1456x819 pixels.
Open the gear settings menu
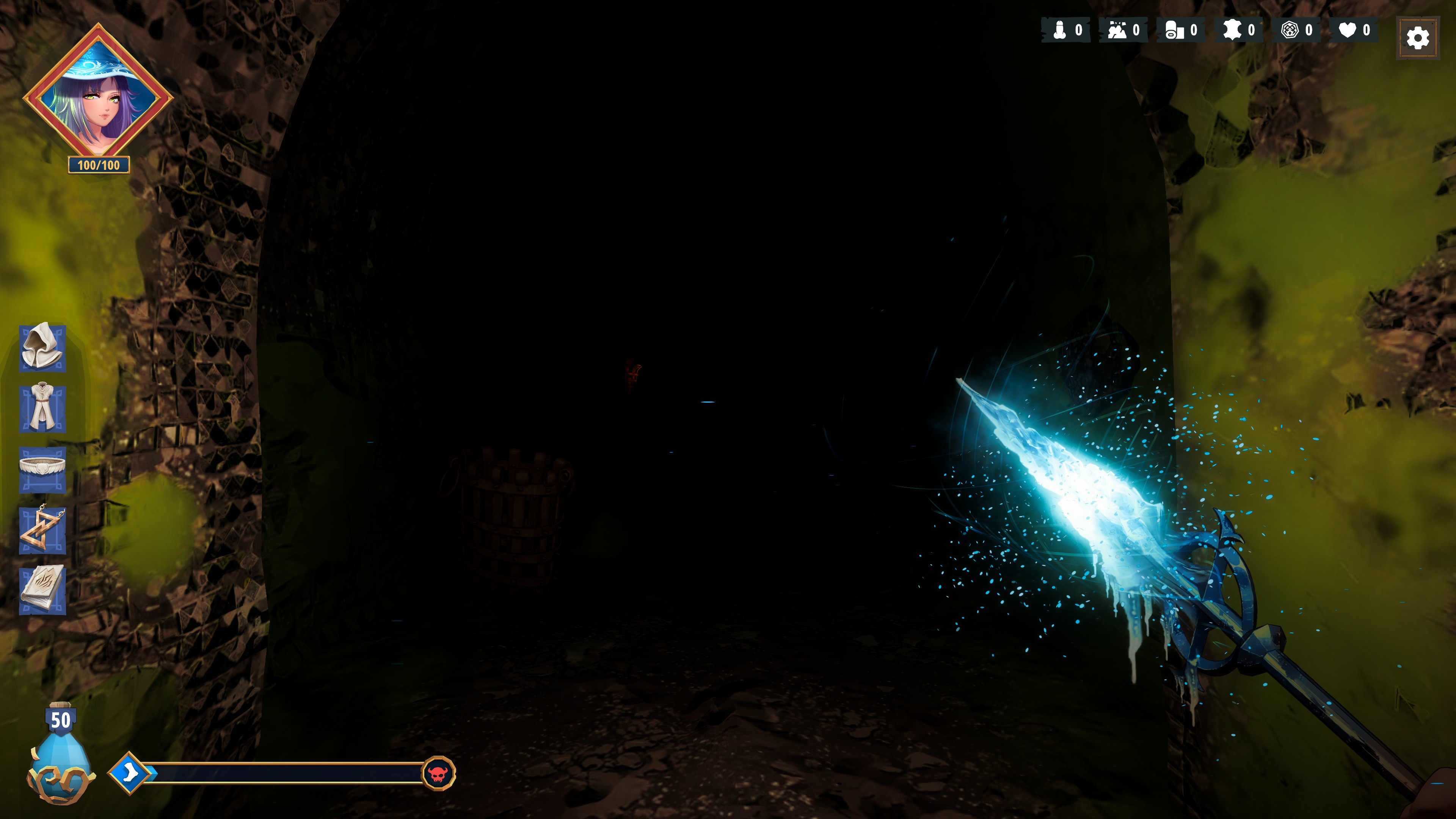click(x=1417, y=38)
